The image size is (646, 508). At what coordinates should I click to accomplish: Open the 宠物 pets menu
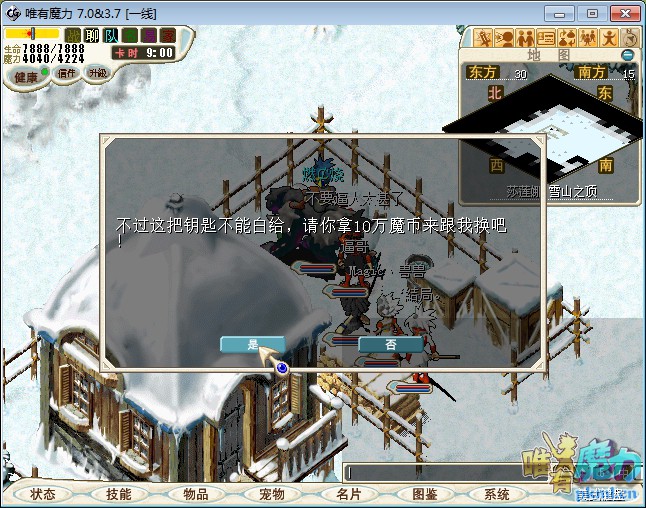(x=272, y=494)
